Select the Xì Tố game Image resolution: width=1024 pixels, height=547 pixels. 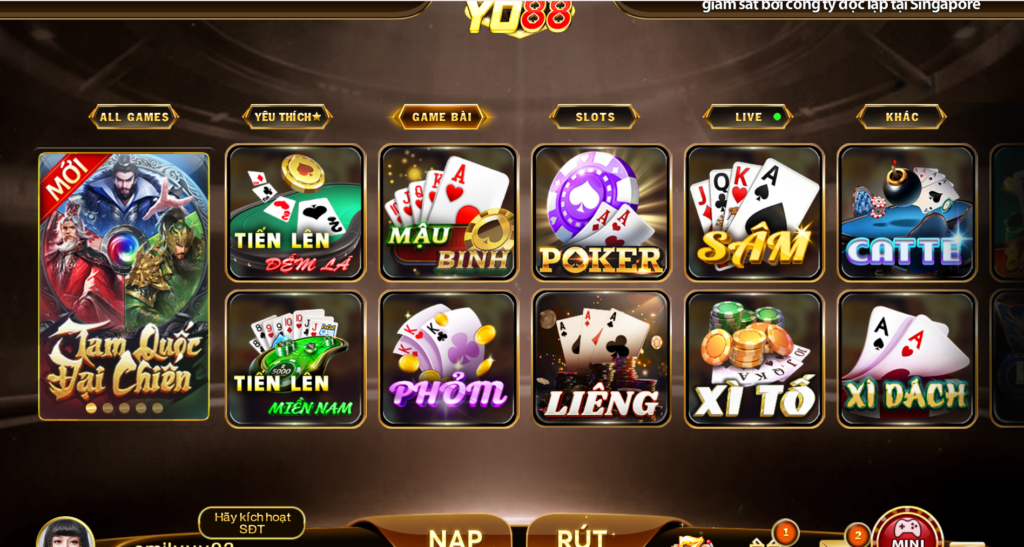(754, 359)
